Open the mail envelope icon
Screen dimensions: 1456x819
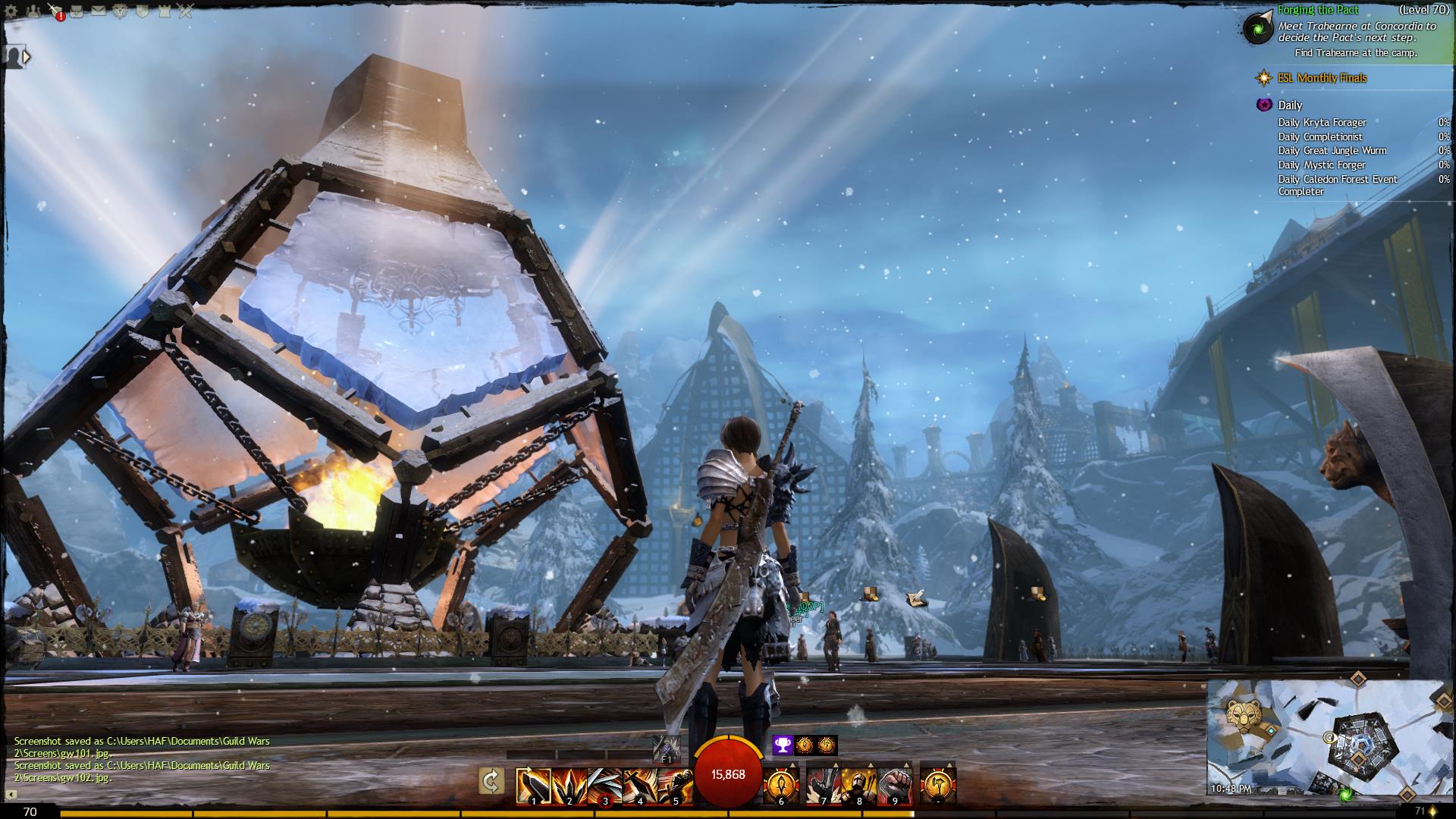click(99, 11)
